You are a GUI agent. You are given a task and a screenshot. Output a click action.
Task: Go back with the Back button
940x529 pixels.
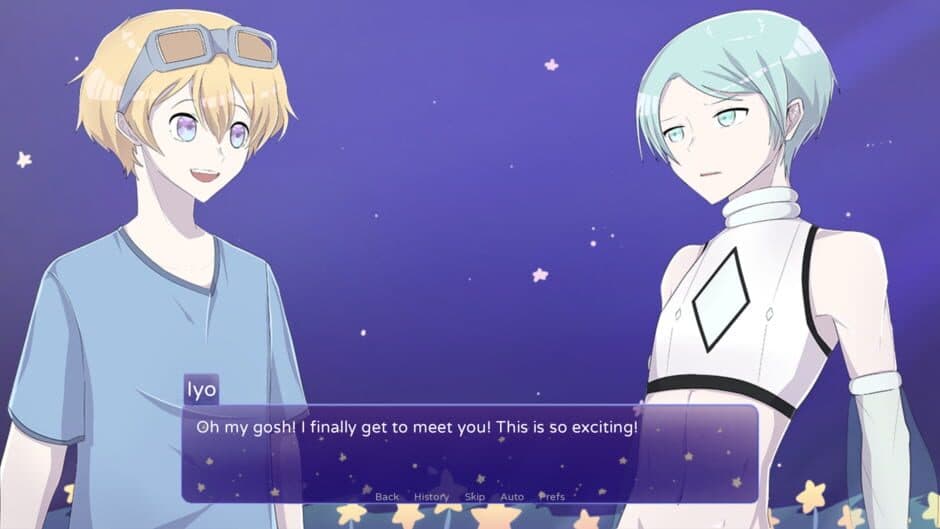coord(387,496)
